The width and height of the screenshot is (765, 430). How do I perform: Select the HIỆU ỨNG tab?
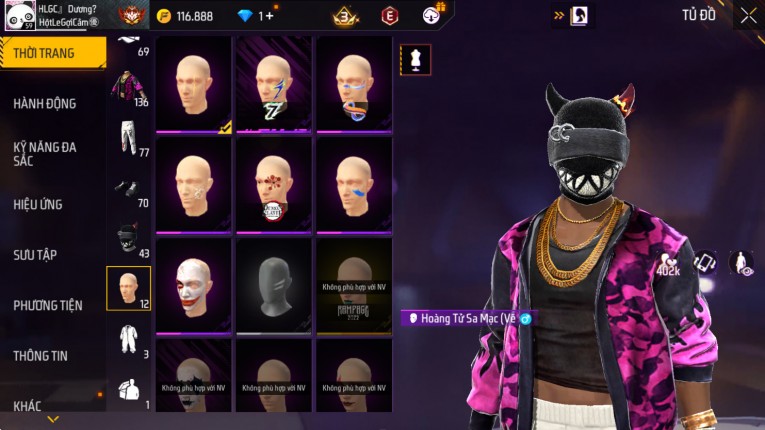tap(38, 204)
